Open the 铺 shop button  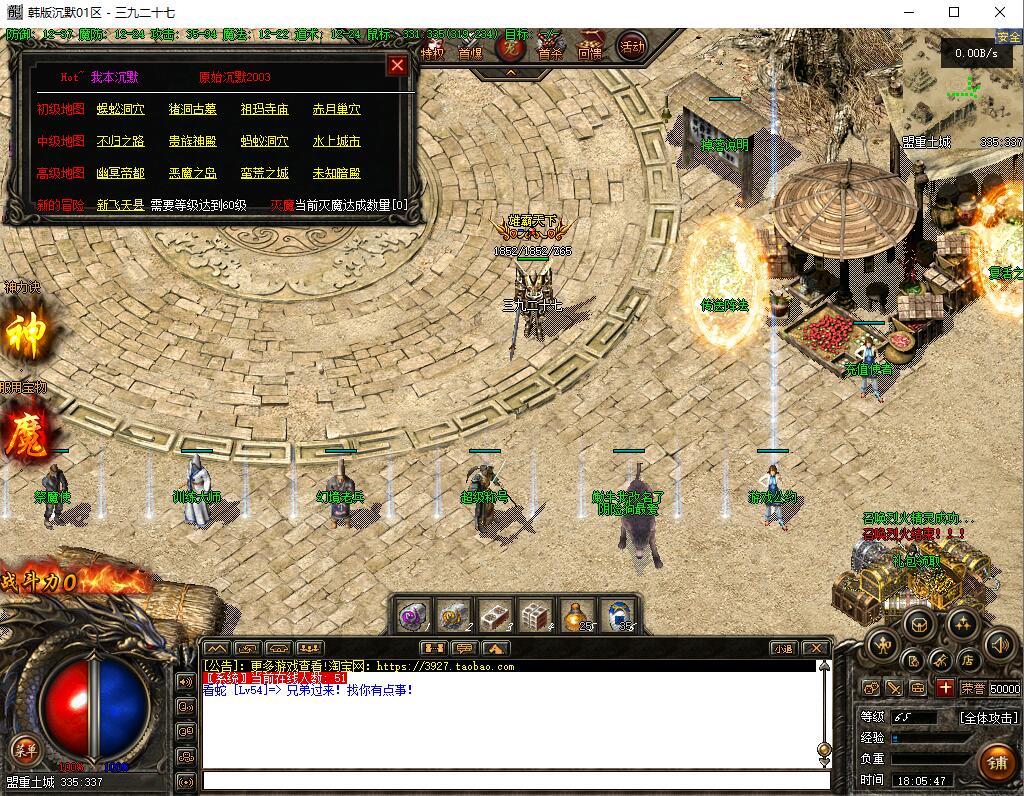tap(995, 762)
